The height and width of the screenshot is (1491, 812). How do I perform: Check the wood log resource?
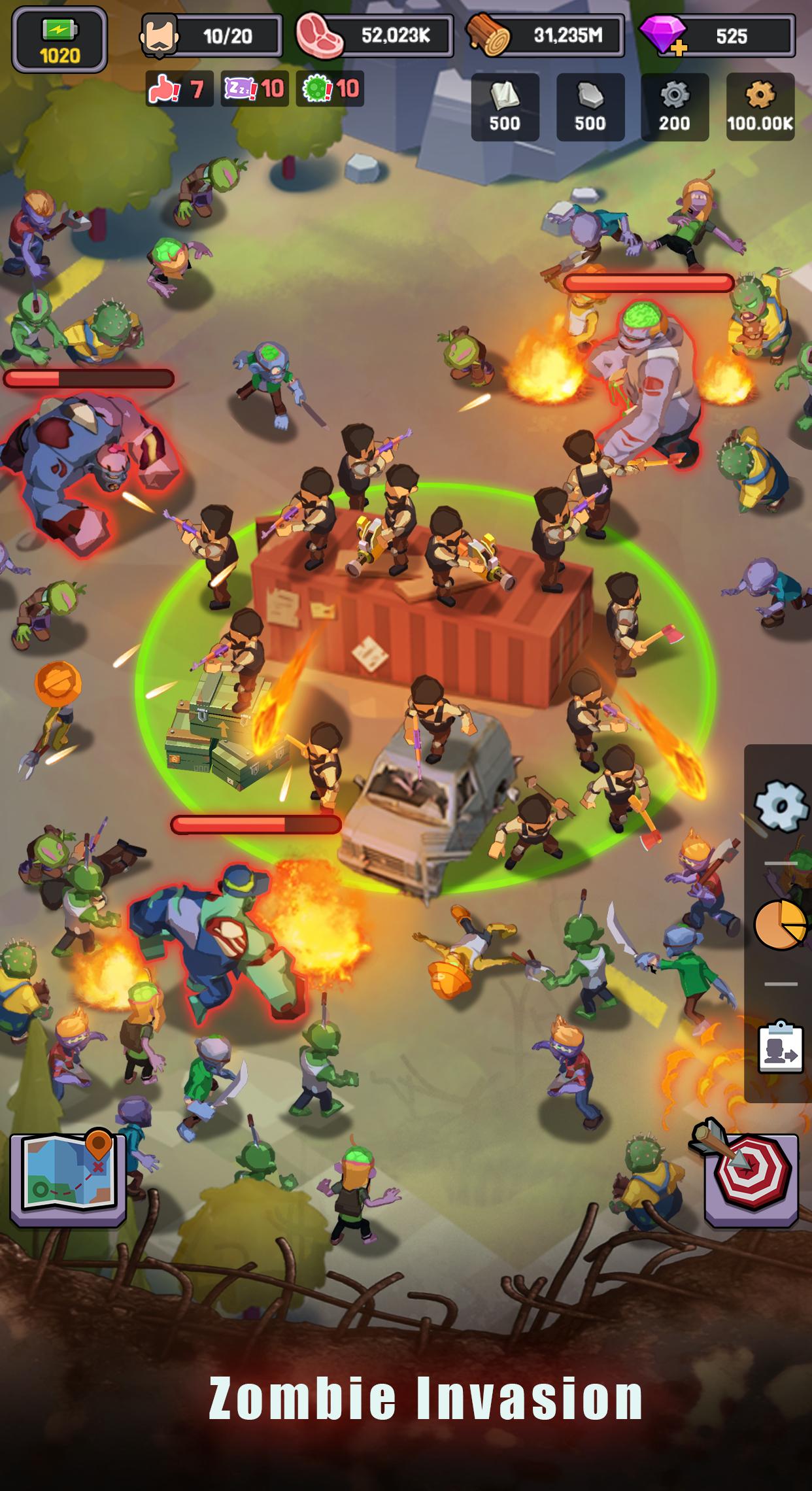click(544, 37)
